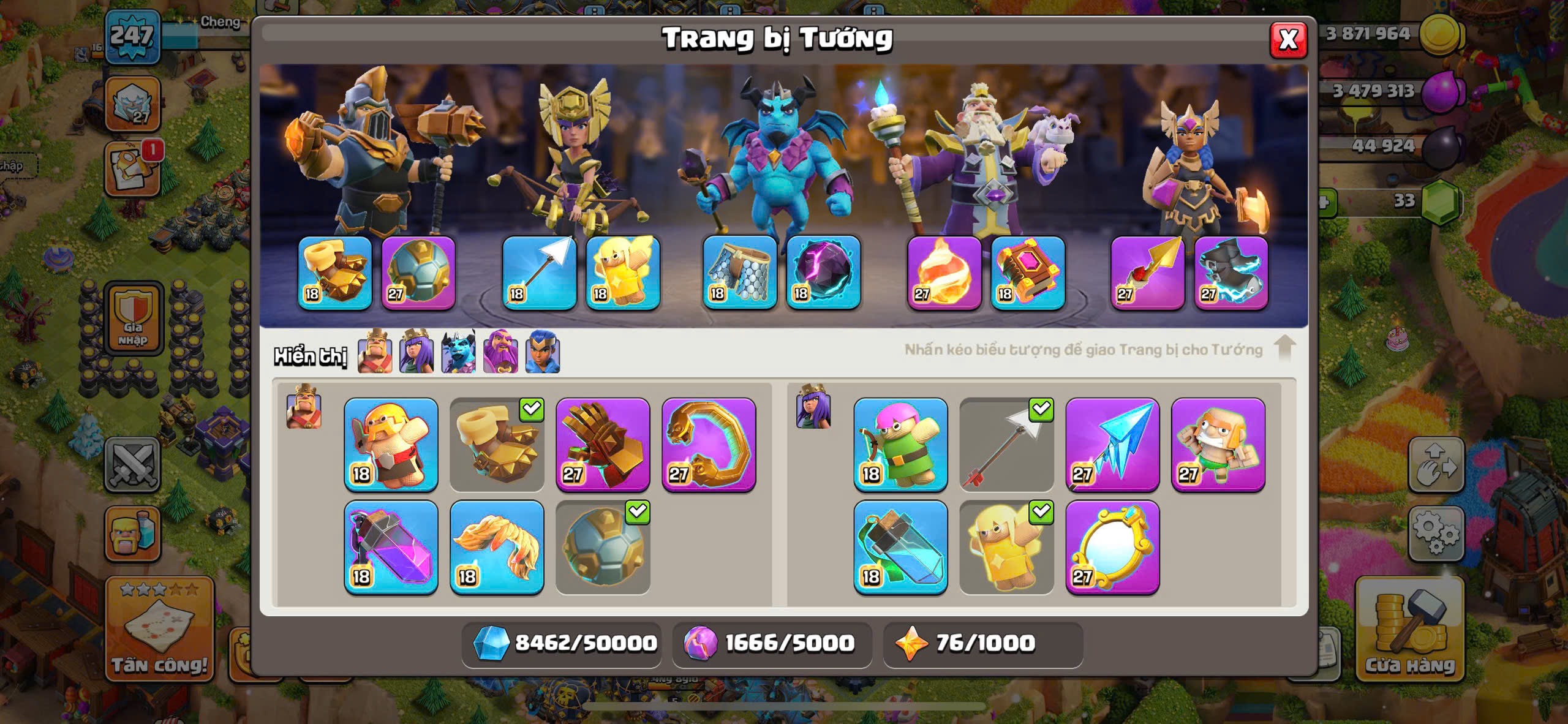Select the Magic Mirror equipment

1112,548
